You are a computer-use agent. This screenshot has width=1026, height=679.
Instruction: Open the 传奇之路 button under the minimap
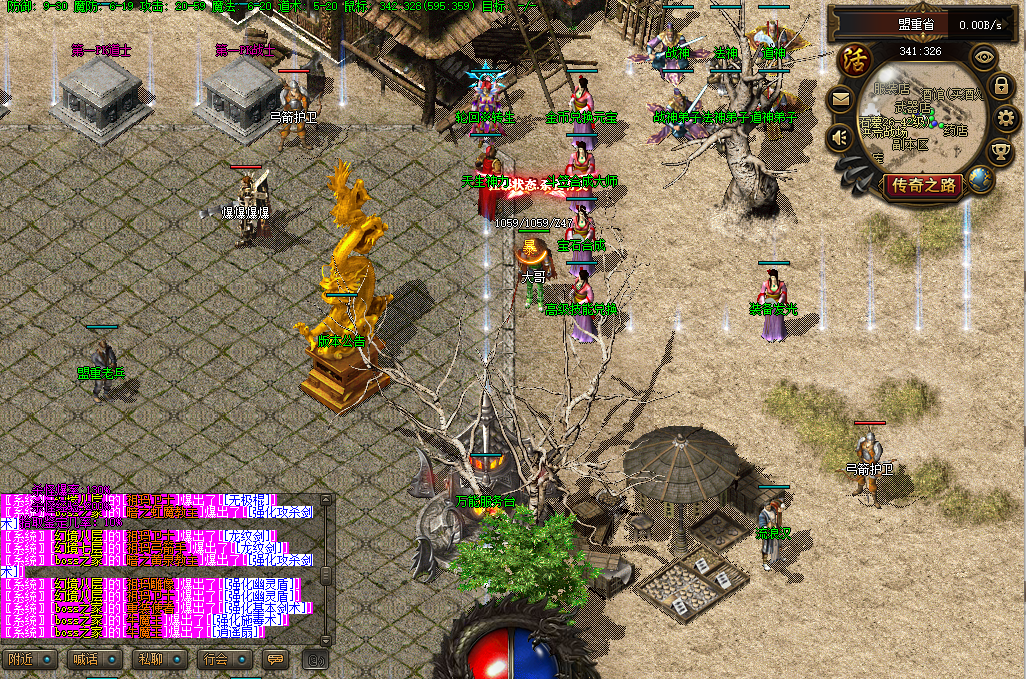click(x=925, y=185)
